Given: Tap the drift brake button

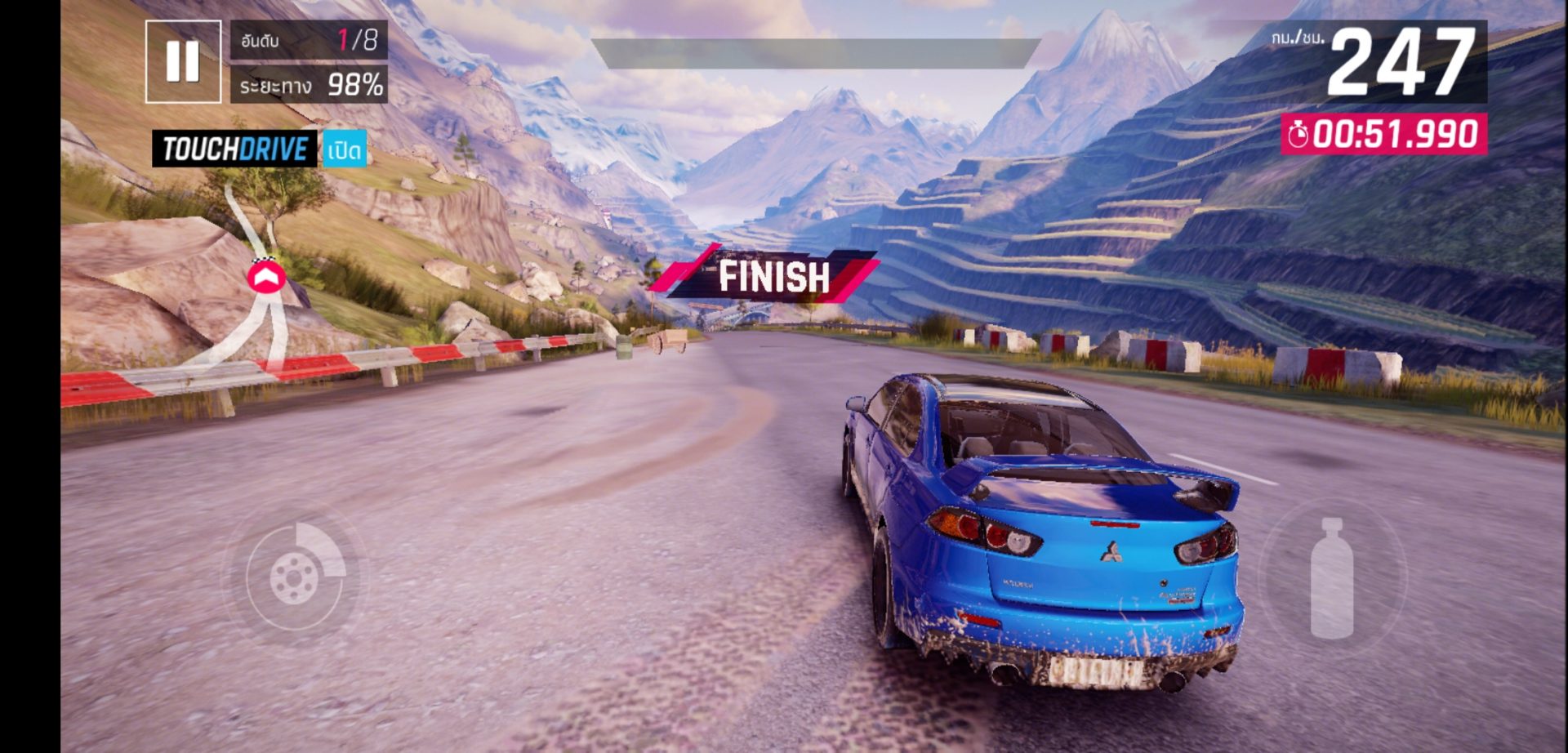Looking at the screenshot, I should pos(295,576).
